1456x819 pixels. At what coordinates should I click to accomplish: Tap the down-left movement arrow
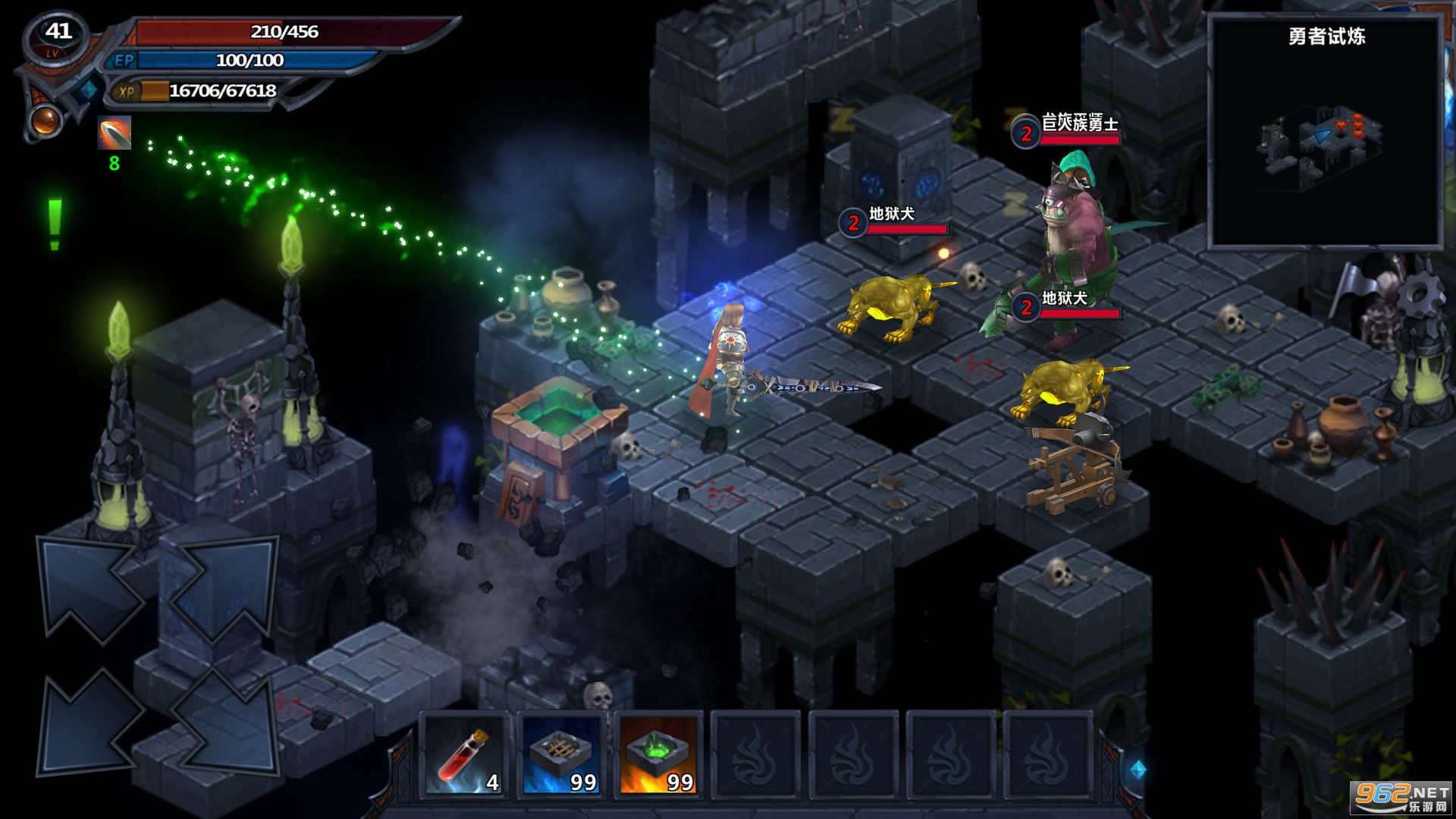[89, 724]
